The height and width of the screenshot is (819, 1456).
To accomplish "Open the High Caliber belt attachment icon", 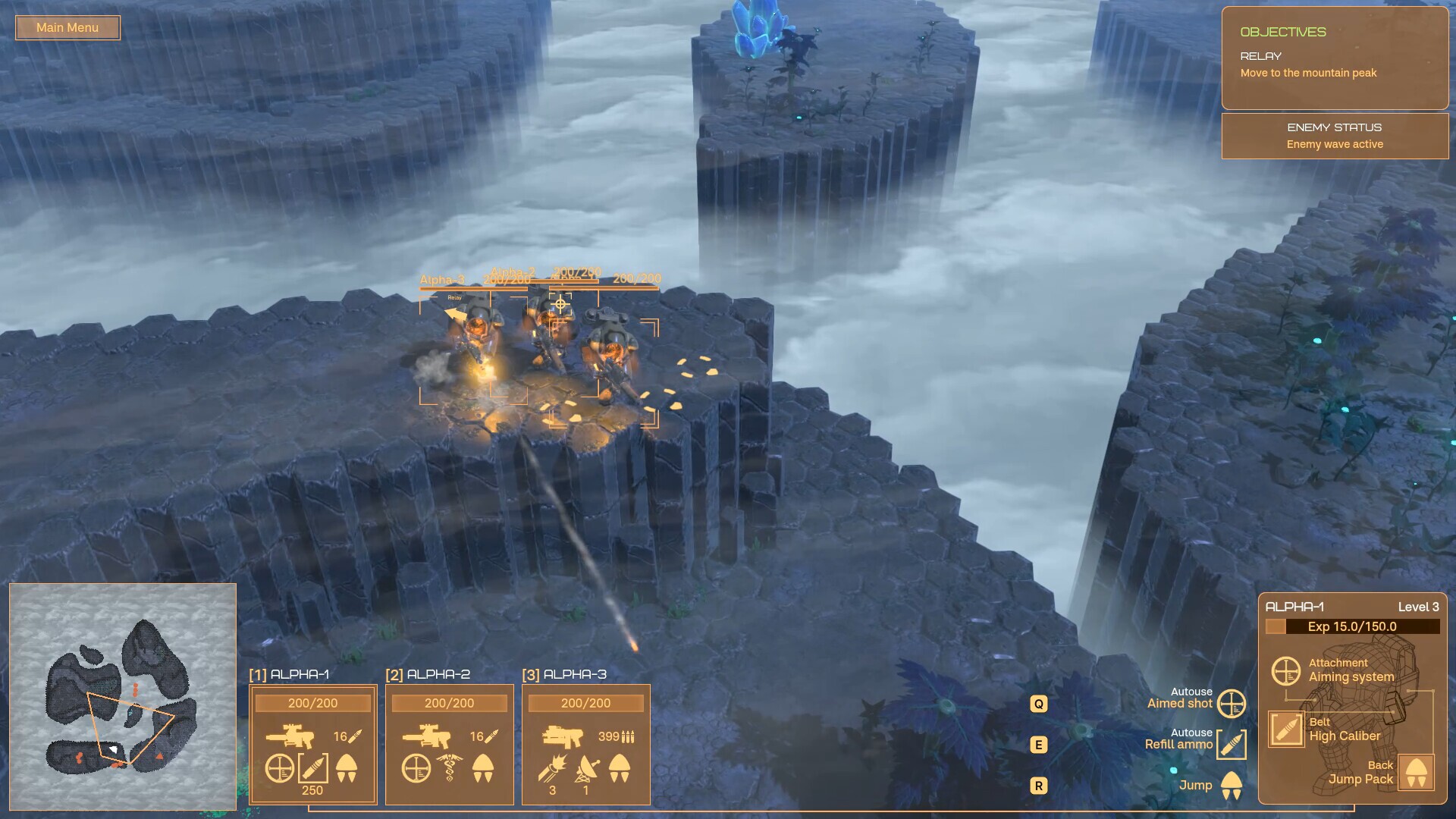I will click(1287, 727).
